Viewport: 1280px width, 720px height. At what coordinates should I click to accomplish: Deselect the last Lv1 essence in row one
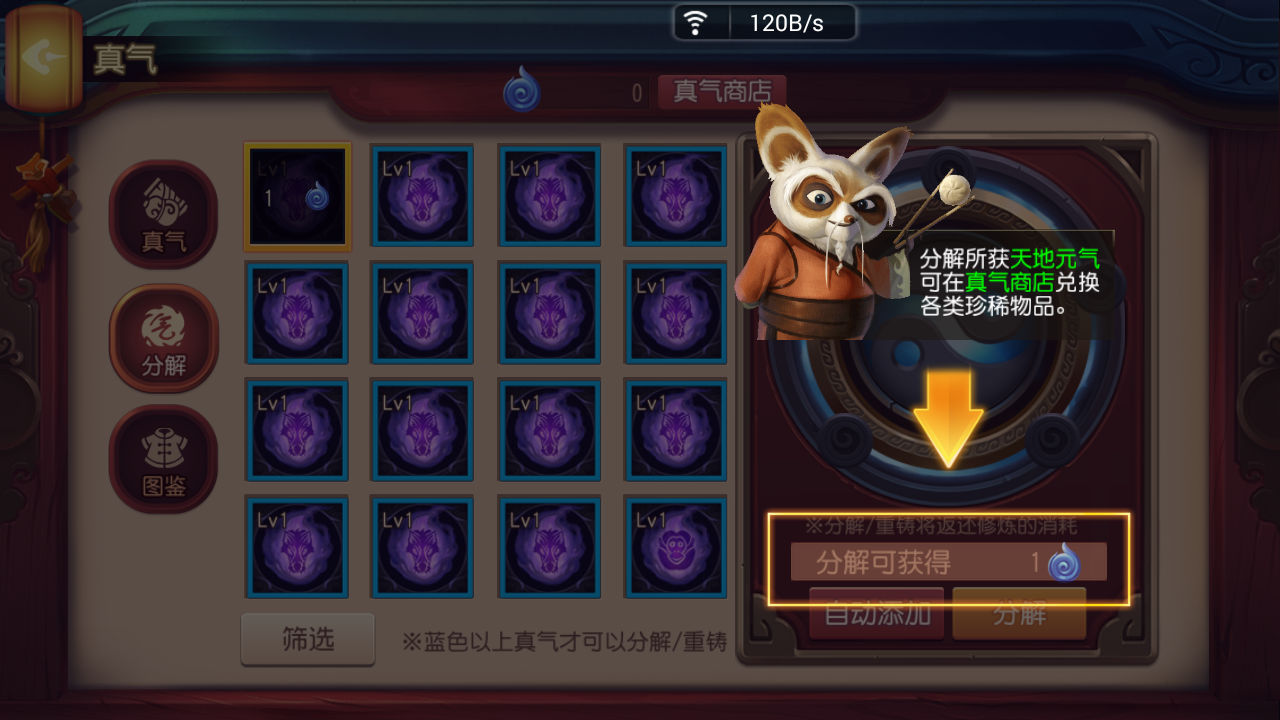tap(675, 196)
